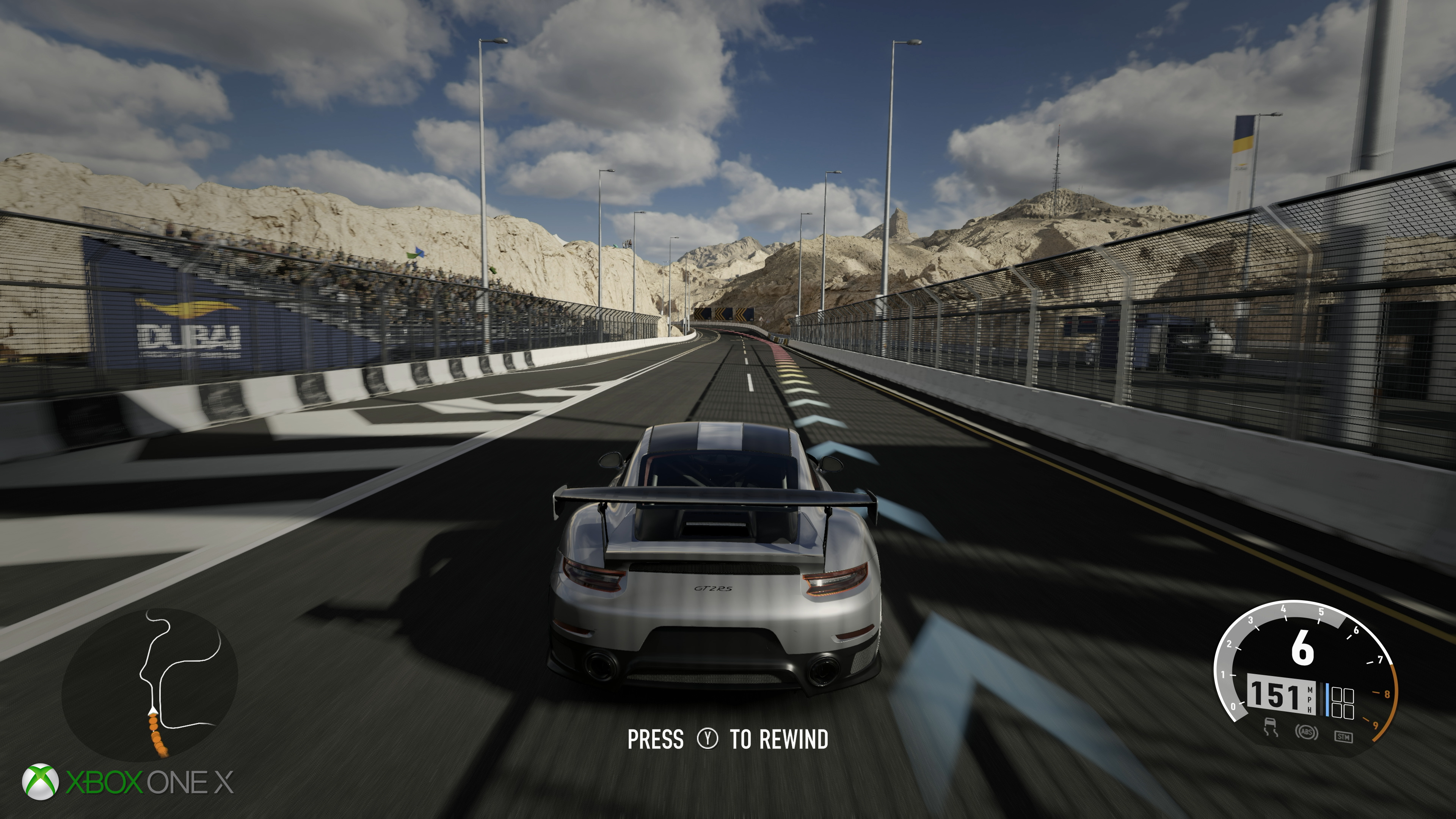
Task: Toggle the traction control assist indicator
Action: tap(1271, 727)
